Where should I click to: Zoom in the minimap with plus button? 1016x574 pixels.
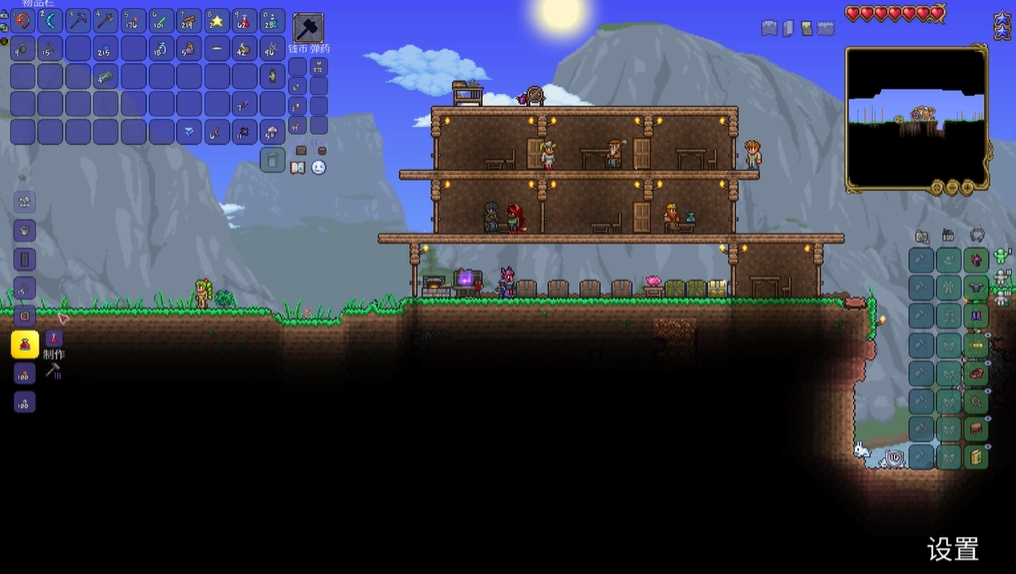click(968, 187)
